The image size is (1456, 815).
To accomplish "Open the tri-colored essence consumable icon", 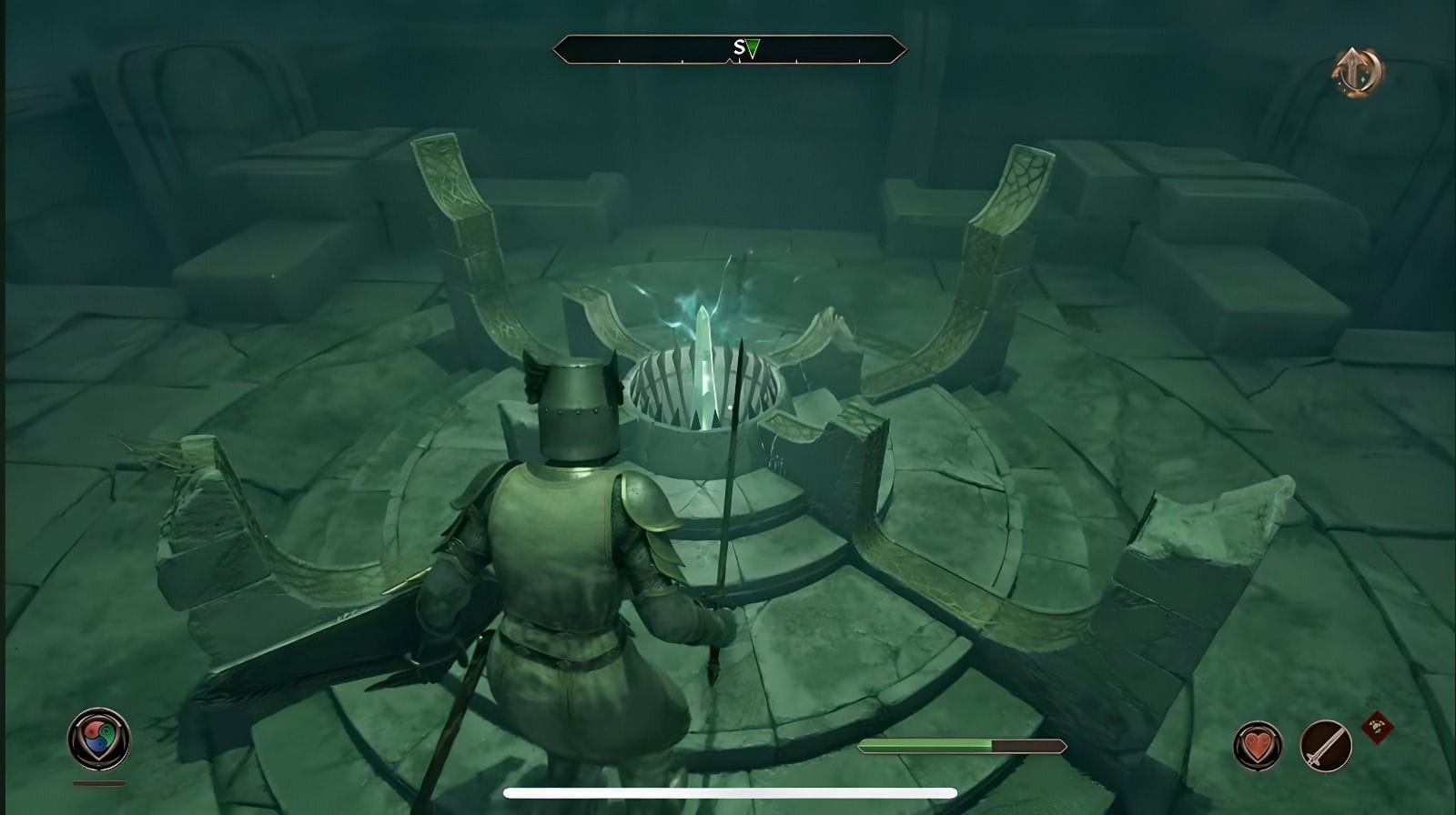I will tap(97, 739).
